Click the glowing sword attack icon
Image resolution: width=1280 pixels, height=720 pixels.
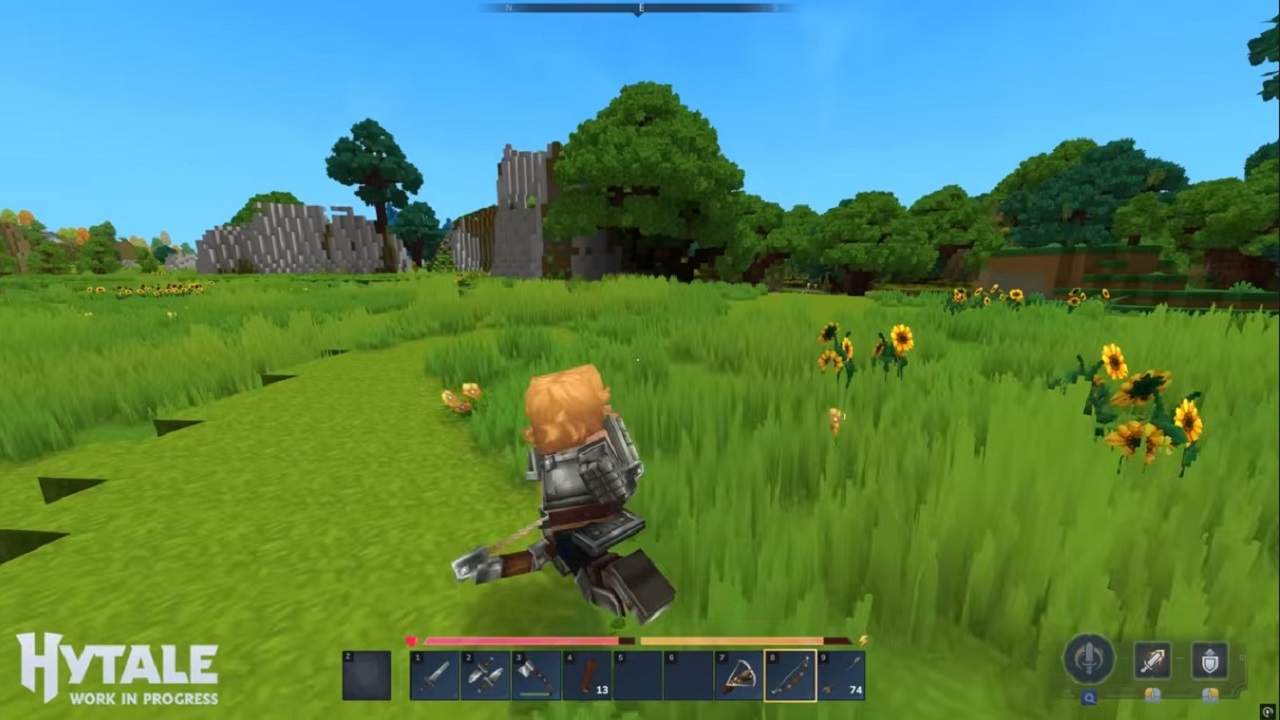coord(1153,661)
